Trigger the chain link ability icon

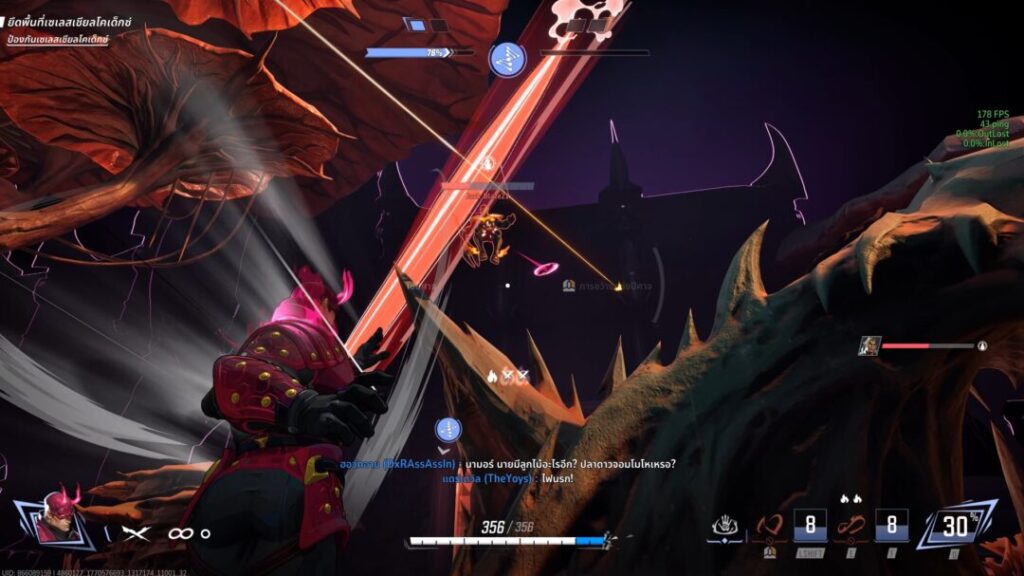pos(851,525)
